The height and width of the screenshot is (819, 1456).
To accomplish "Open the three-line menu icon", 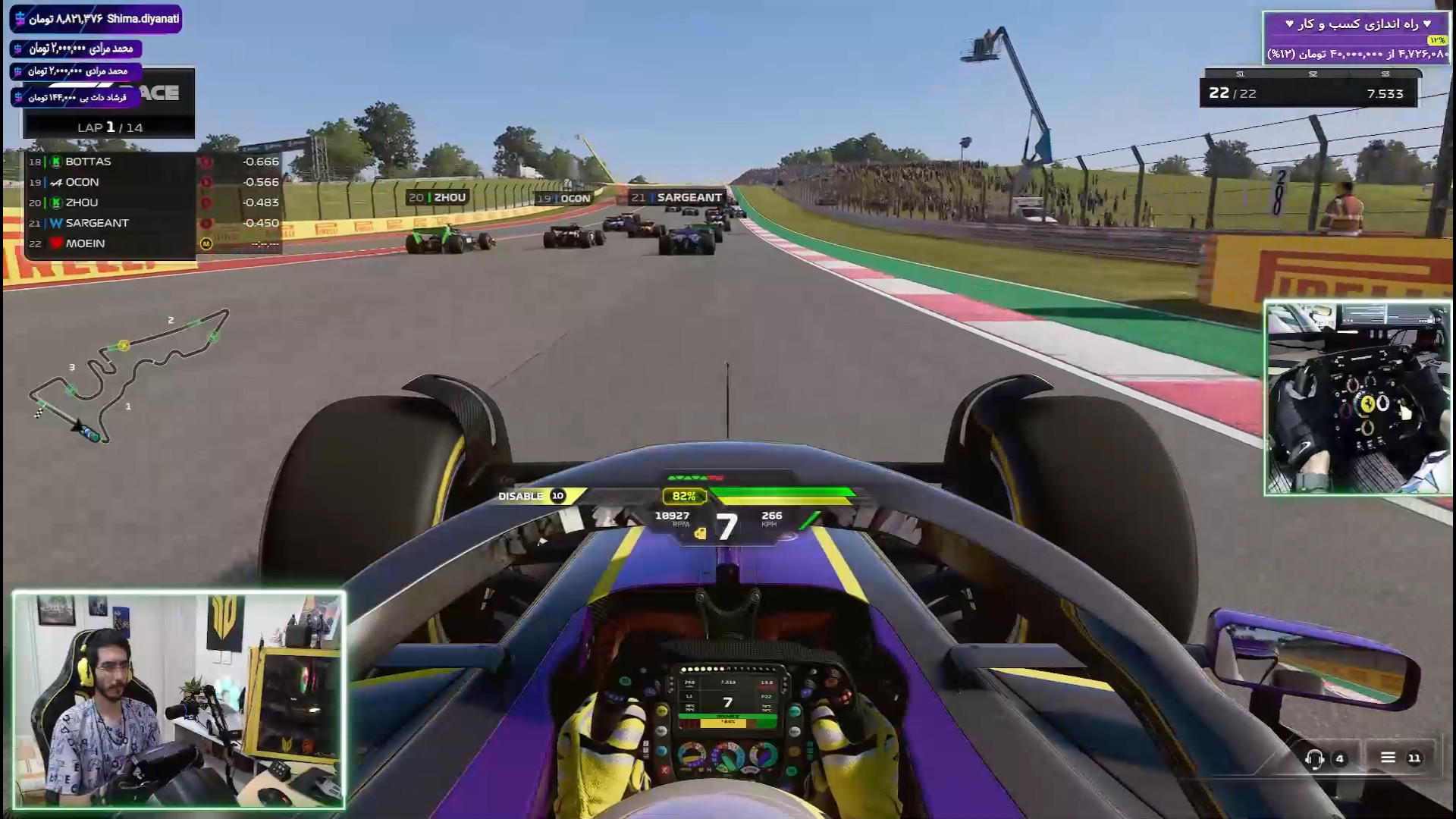I will point(1388,758).
